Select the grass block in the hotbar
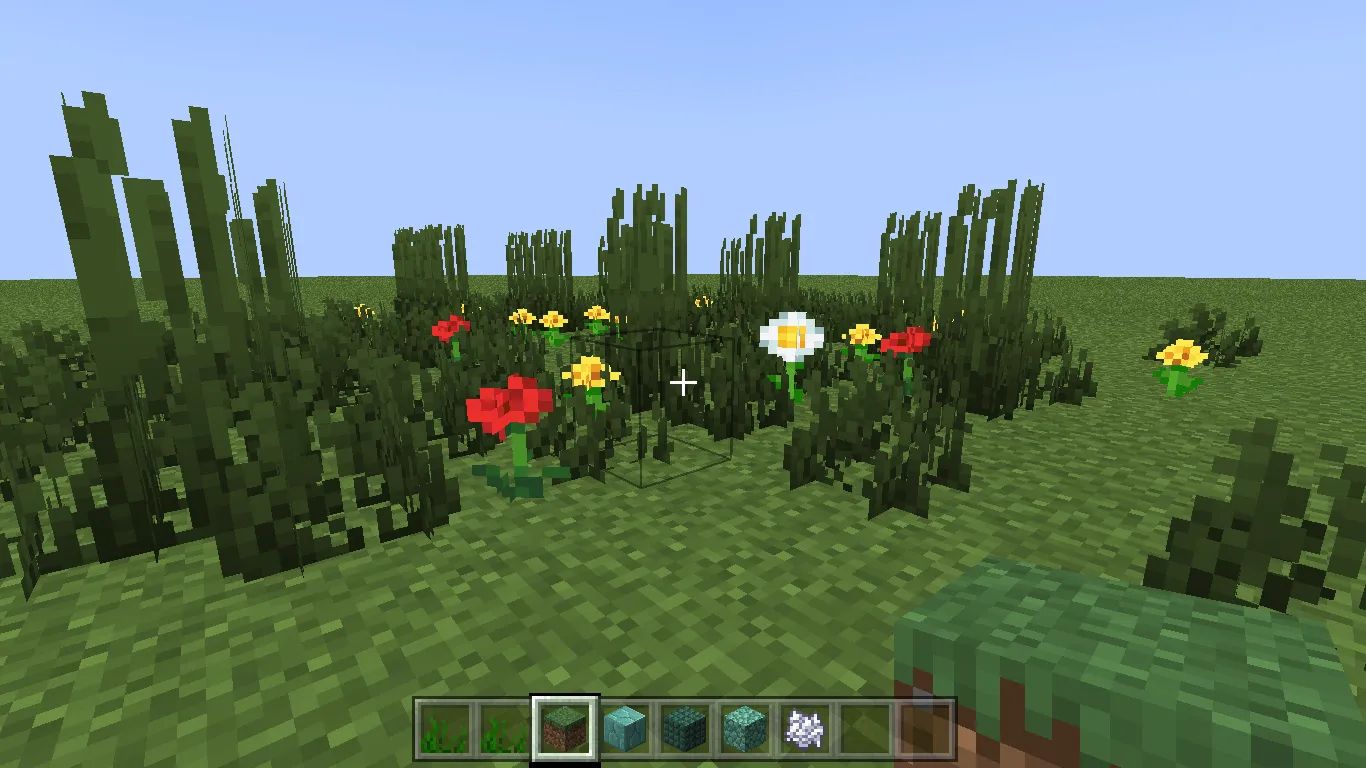The image size is (1366, 768). point(563,730)
